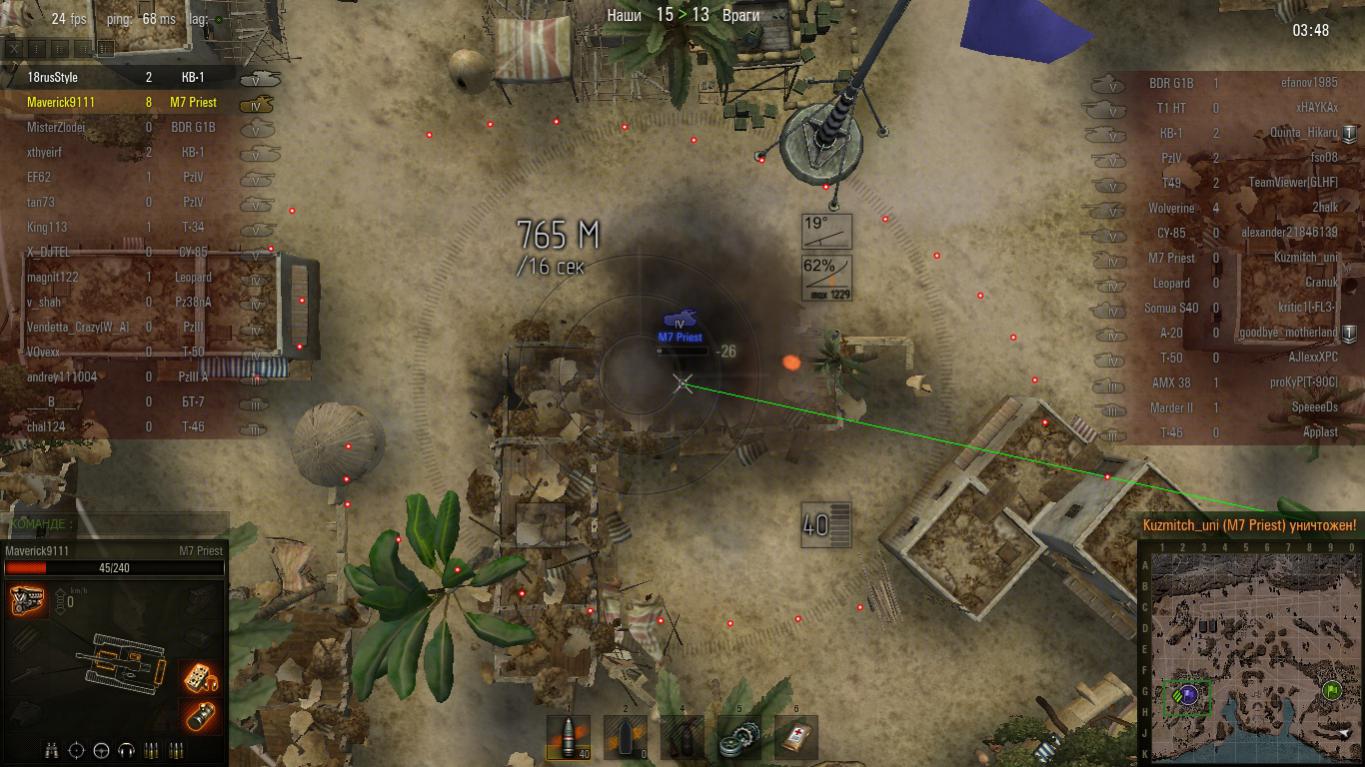The image size is (1365, 767).
Task: Use the repair kit consumable
Action: tap(738, 737)
